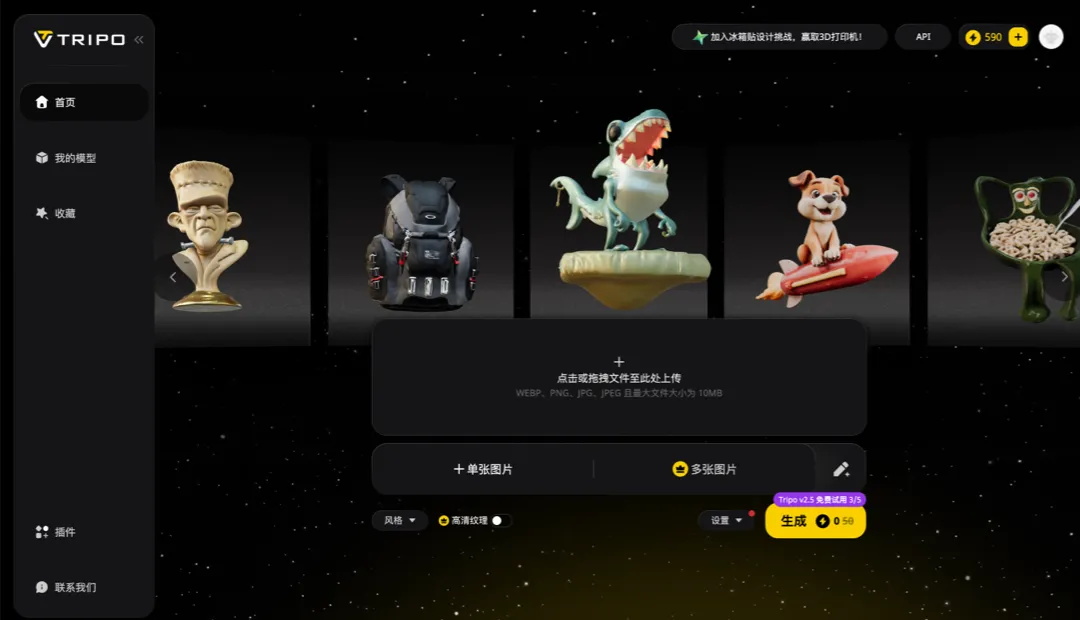Show next models with right carousel arrow
This screenshot has height=620, width=1080.
click(1064, 277)
